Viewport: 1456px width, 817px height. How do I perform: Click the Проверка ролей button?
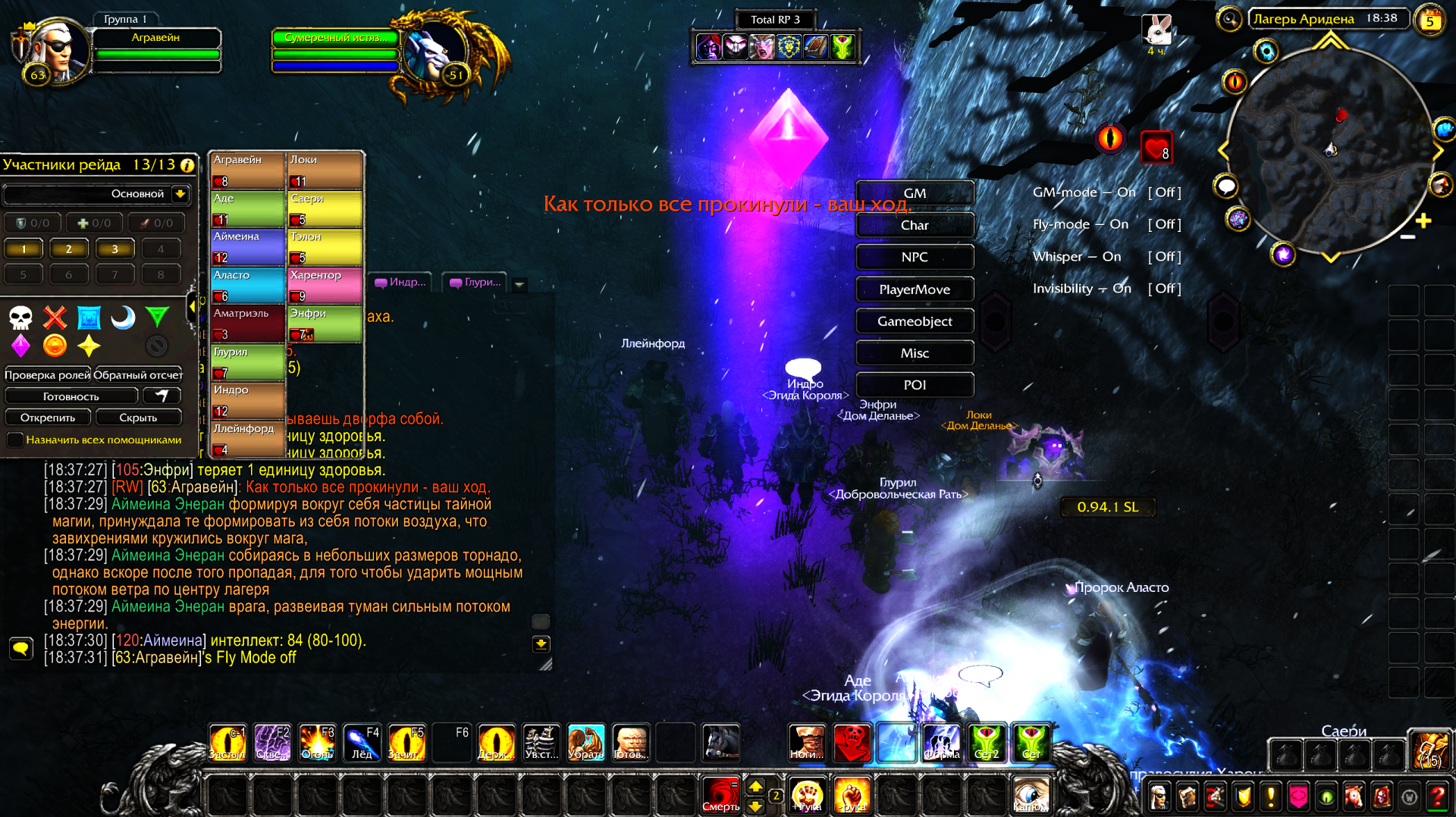point(47,375)
